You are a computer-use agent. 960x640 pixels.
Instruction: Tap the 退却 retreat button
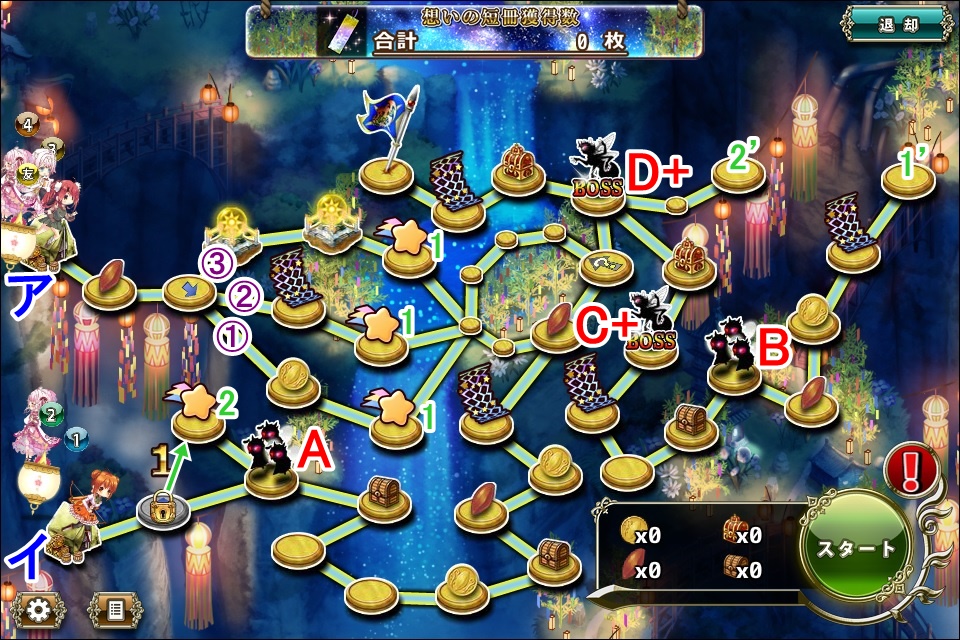tap(895, 24)
